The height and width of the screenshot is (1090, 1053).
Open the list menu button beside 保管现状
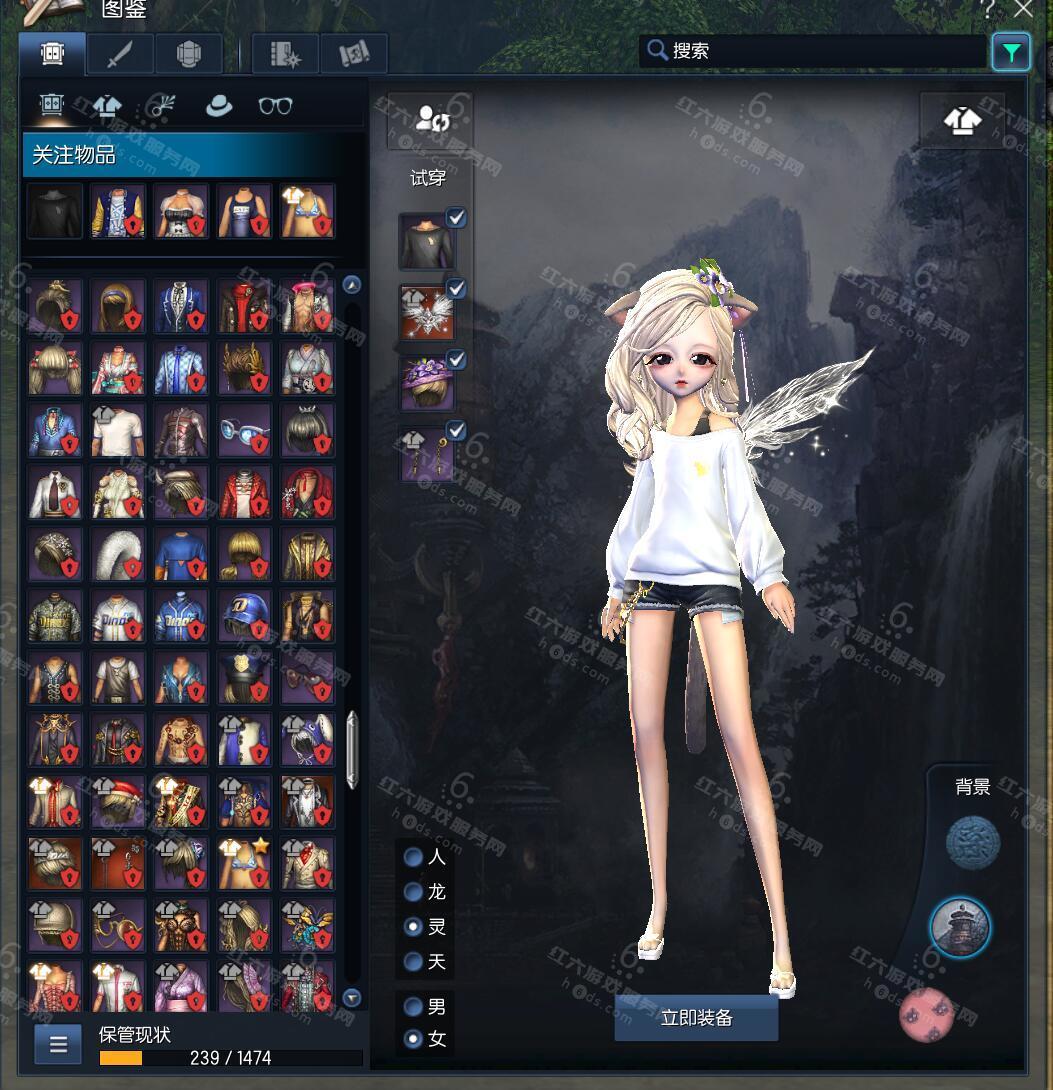(58, 1045)
